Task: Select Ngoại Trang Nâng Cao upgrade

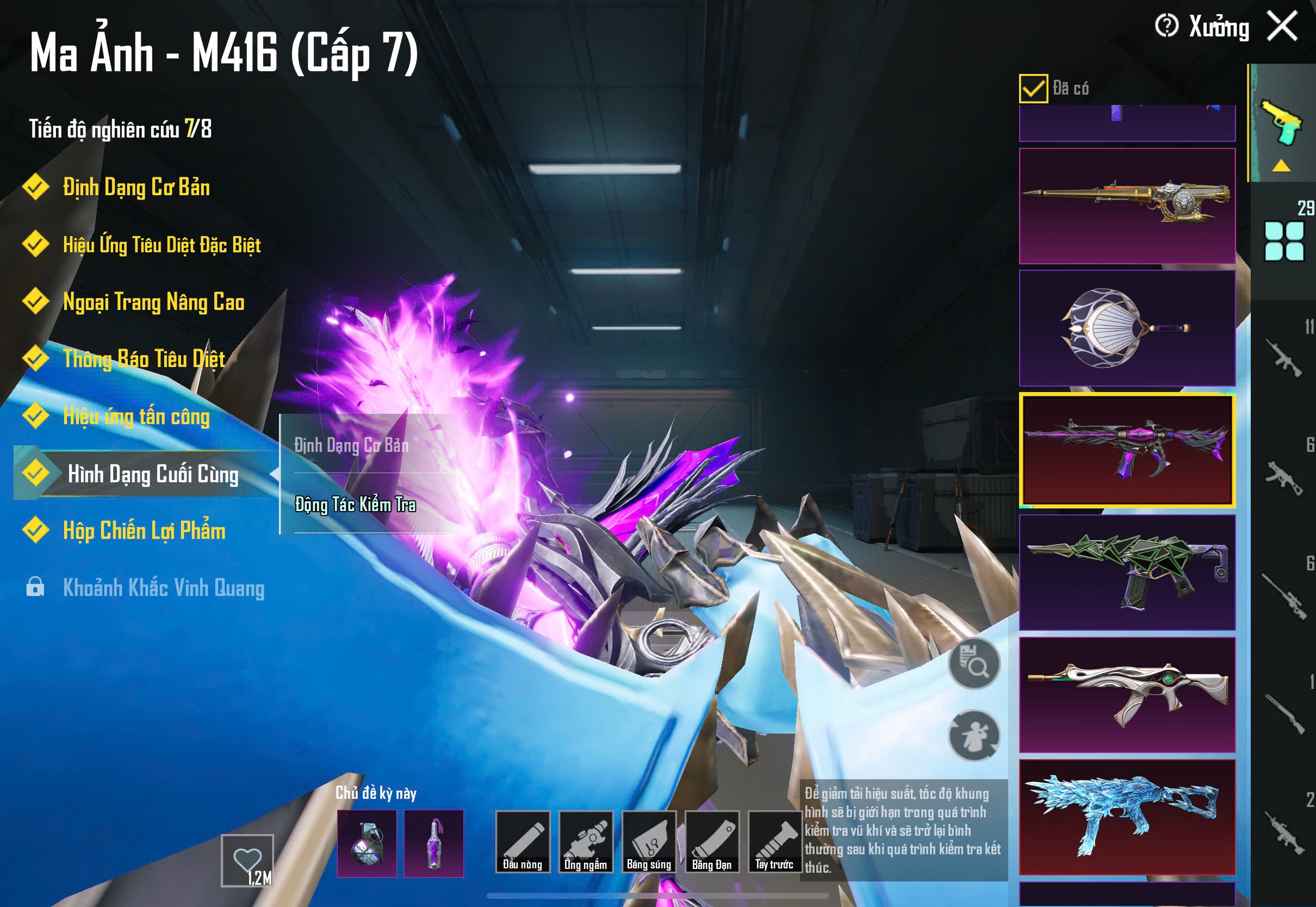Action: point(153,302)
